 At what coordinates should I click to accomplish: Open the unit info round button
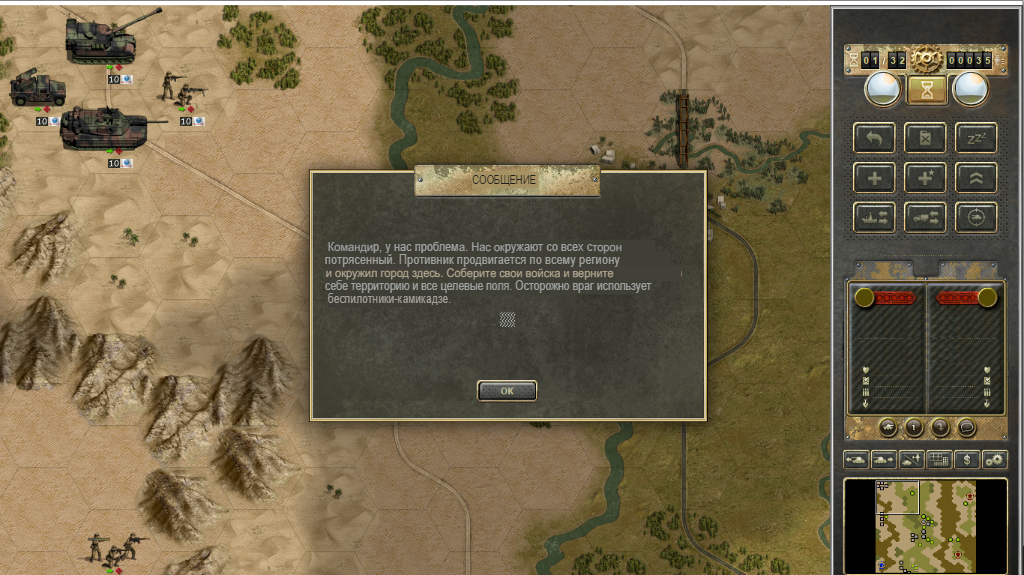point(914,428)
